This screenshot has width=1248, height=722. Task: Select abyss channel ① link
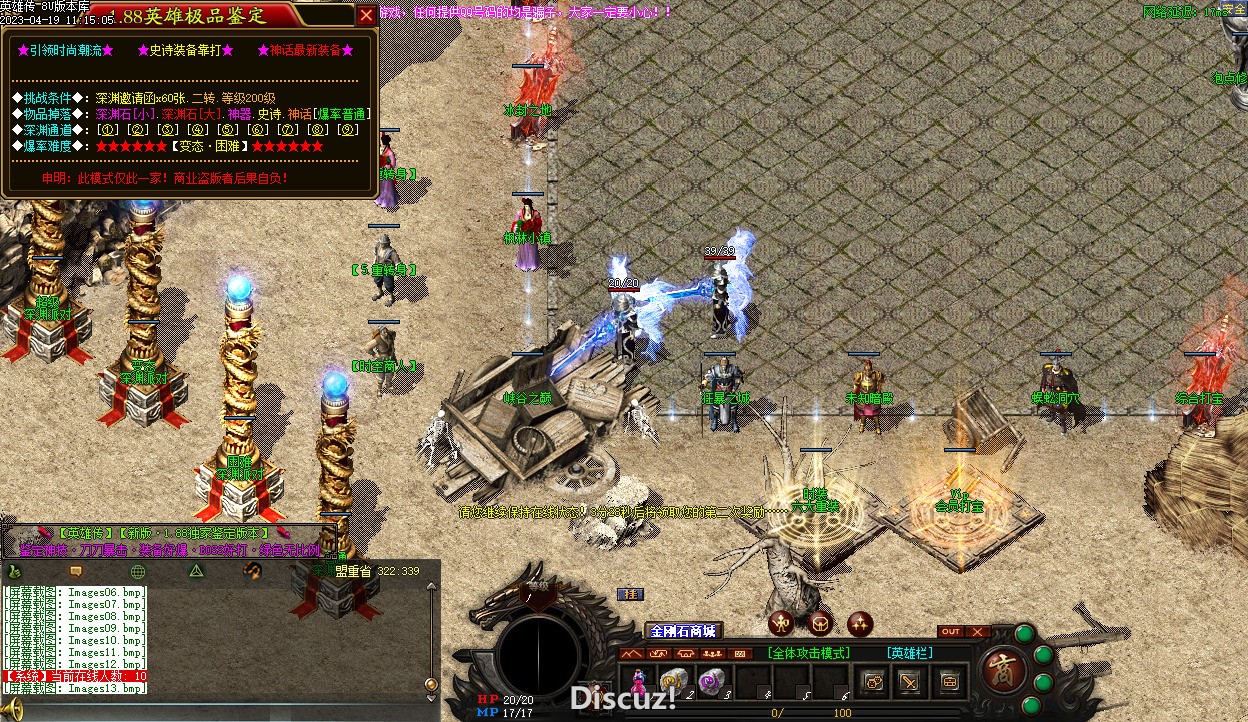click(x=109, y=129)
